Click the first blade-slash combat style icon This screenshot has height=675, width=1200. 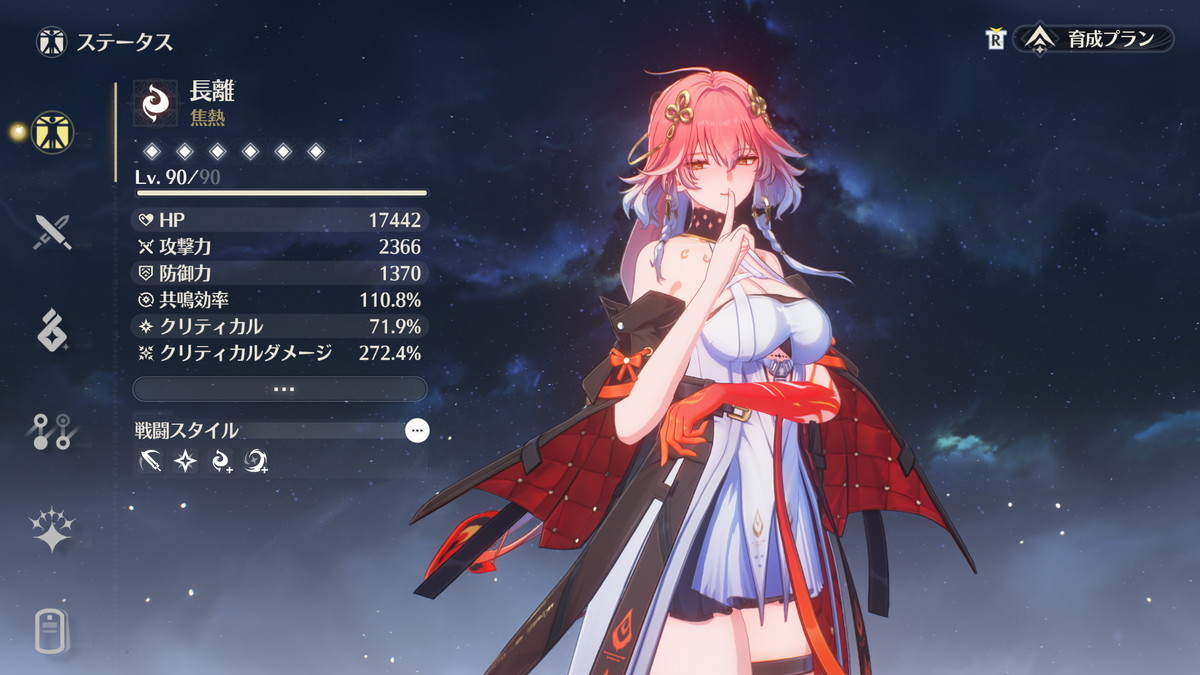point(152,461)
